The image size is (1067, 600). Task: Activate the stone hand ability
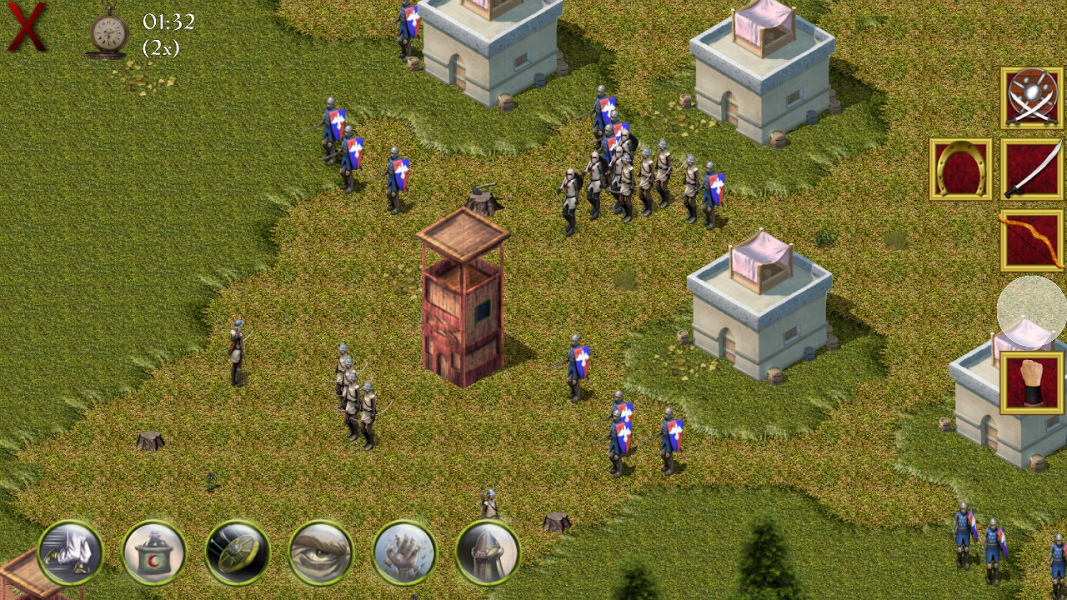[404, 552]
